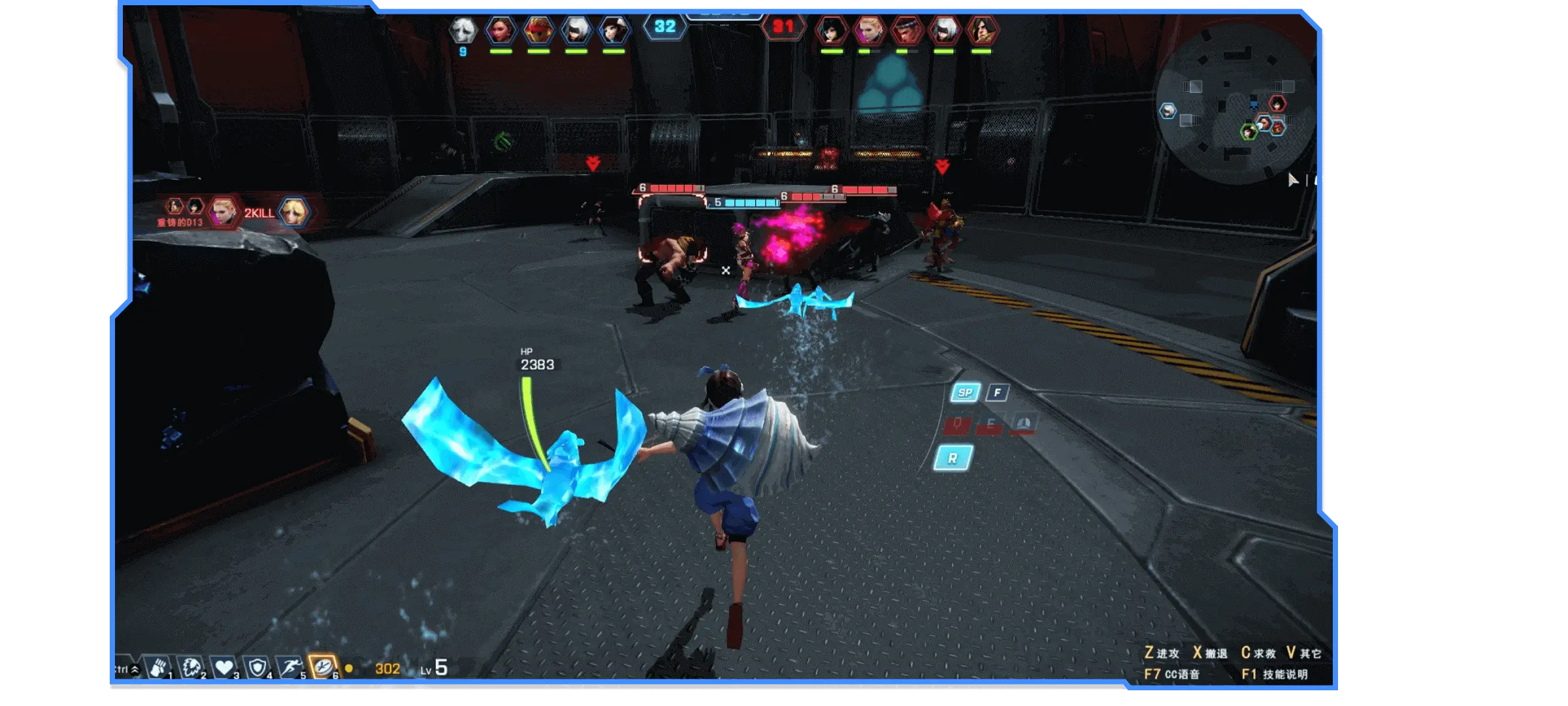Screen dimensions: 1568x706
Task: Click the long brown-haired enemy portrait
Action: [x=982, y=29]
